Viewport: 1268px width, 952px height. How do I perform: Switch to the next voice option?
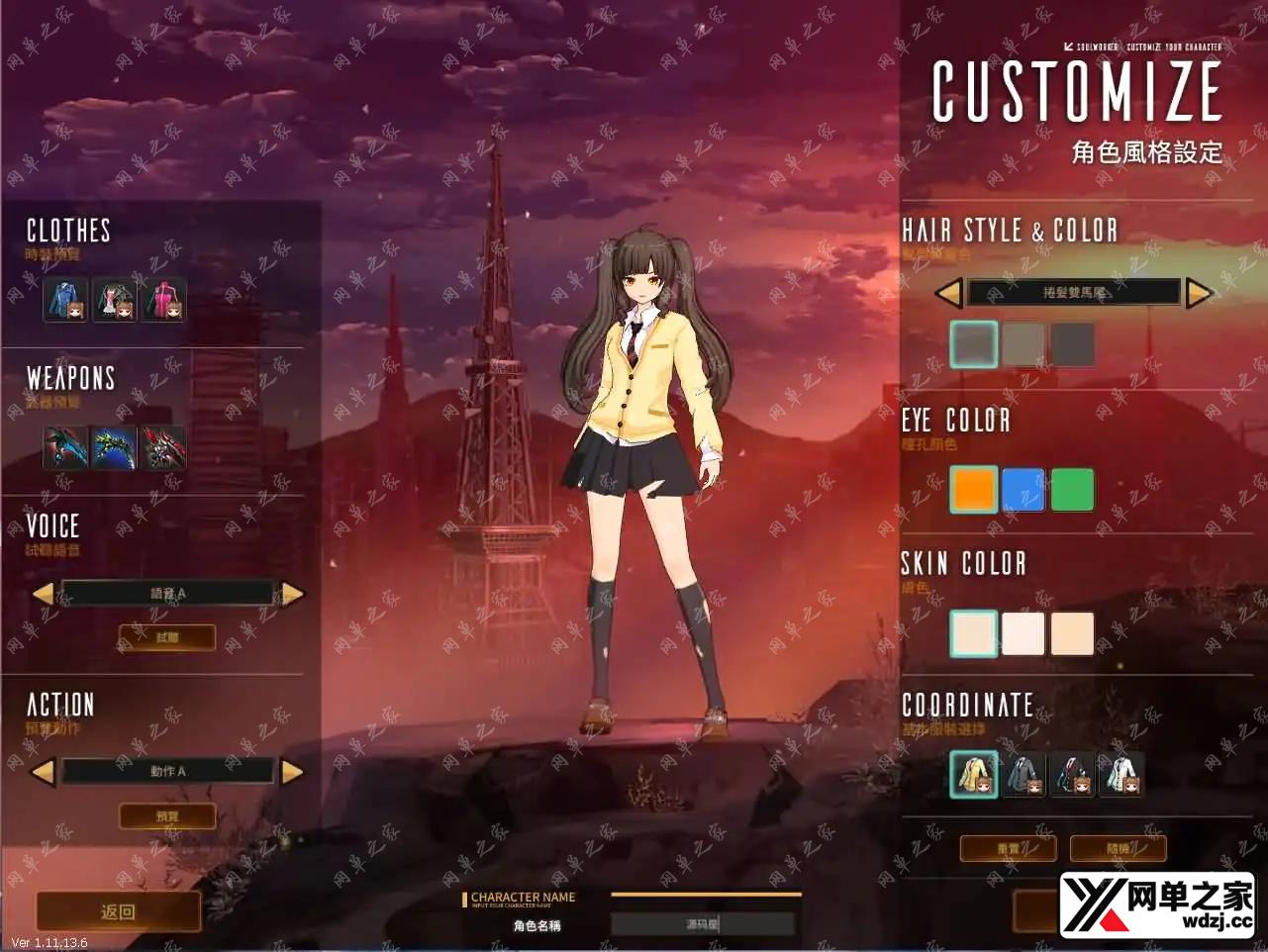click(293, 594)
